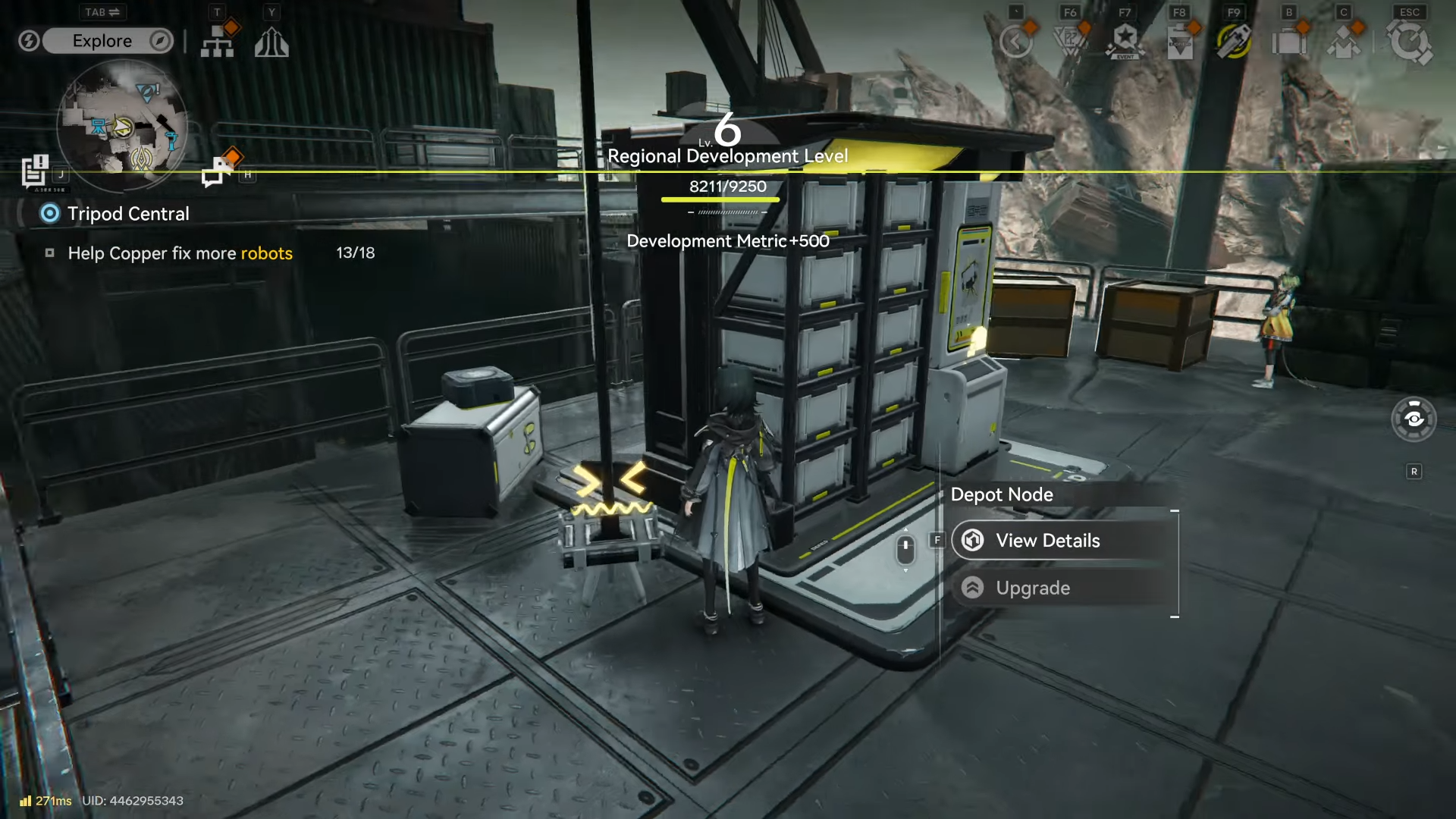Open the clipboard icon in top bar
Image resolution: width=1456 pixels, height=819 pixels.
click(x=1180, y=43)
